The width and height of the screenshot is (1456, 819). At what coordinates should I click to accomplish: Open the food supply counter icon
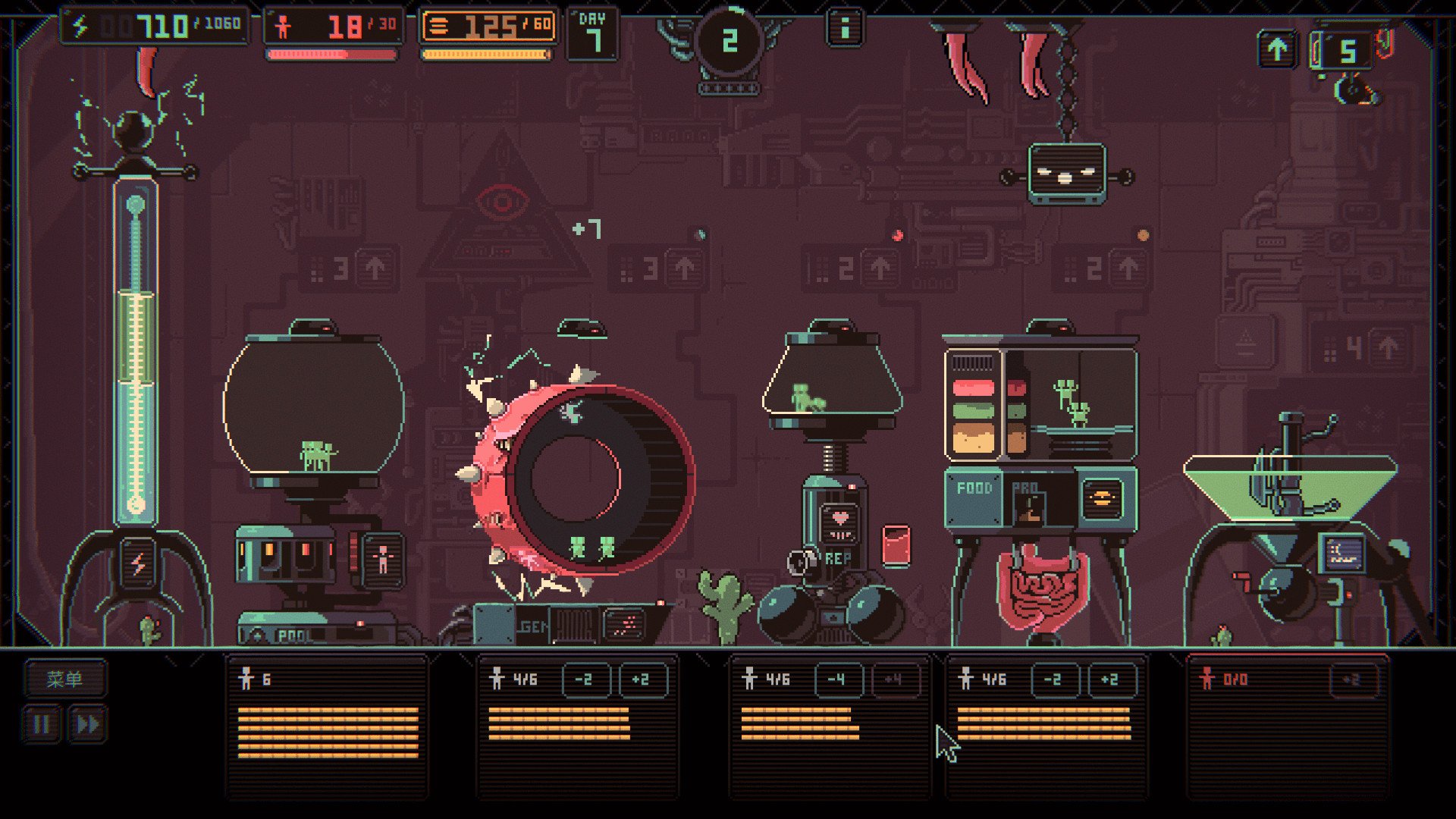441,24
